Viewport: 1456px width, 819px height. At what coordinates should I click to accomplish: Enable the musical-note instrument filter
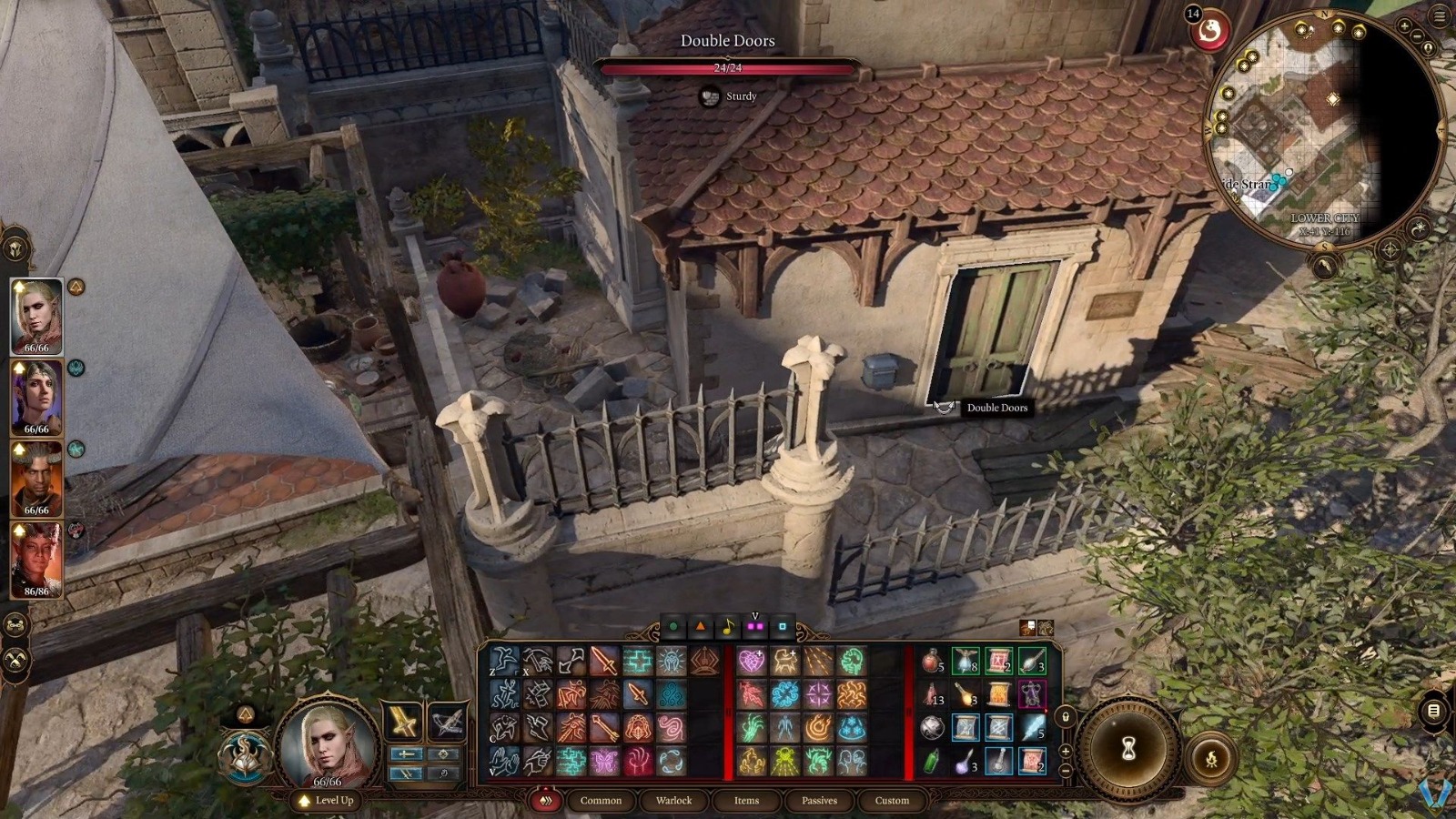coord(727,625)
